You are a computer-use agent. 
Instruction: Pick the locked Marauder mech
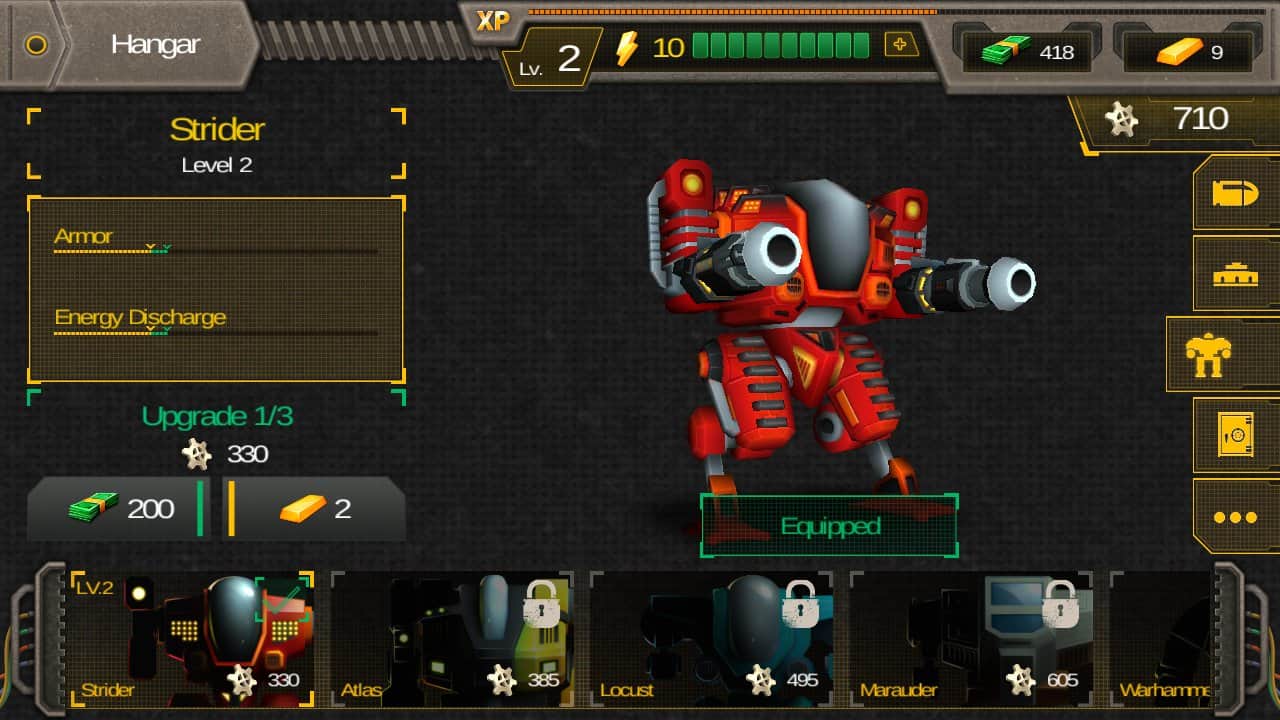970,638
